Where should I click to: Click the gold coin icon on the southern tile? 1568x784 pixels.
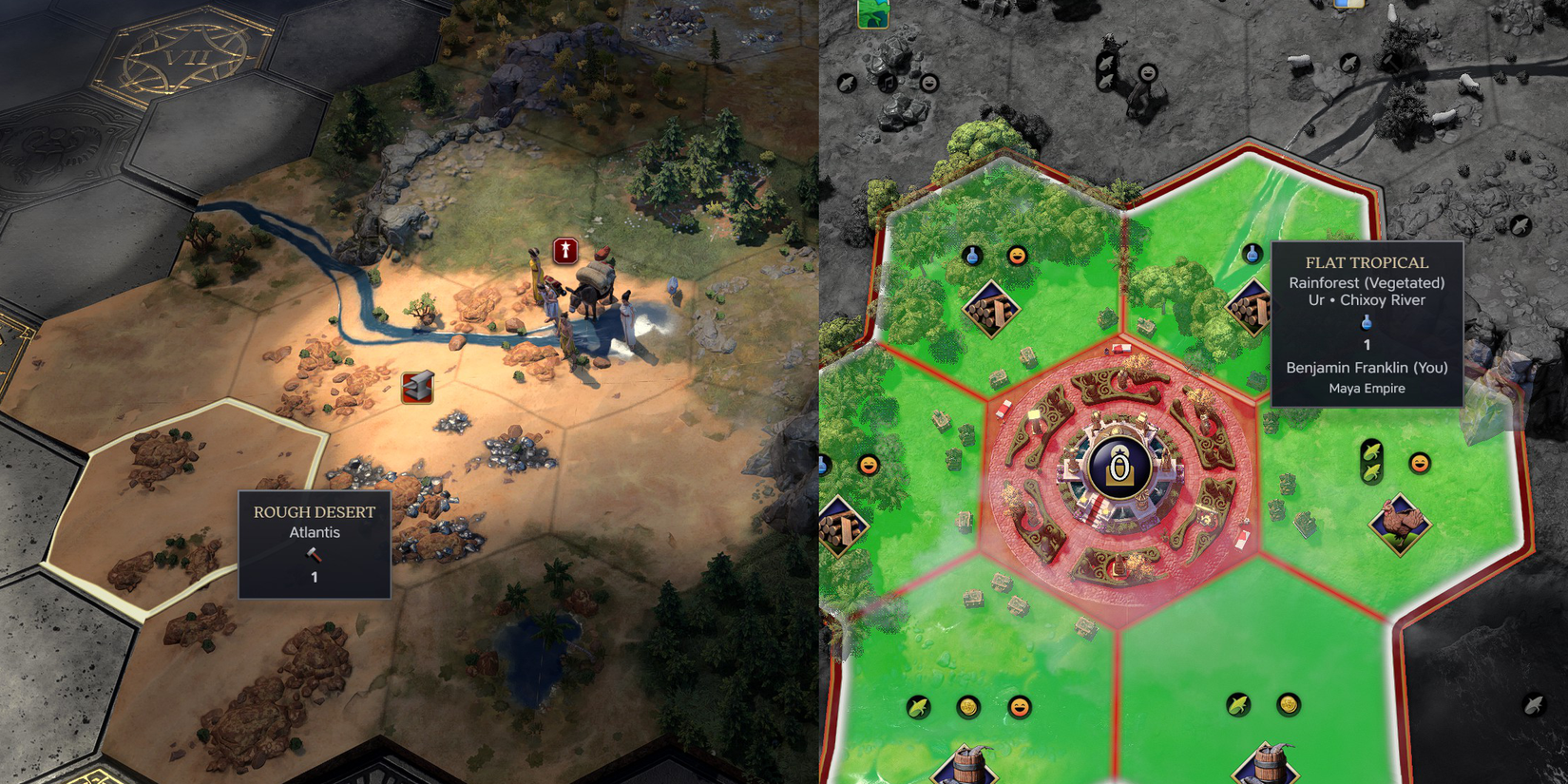[967, 707]
